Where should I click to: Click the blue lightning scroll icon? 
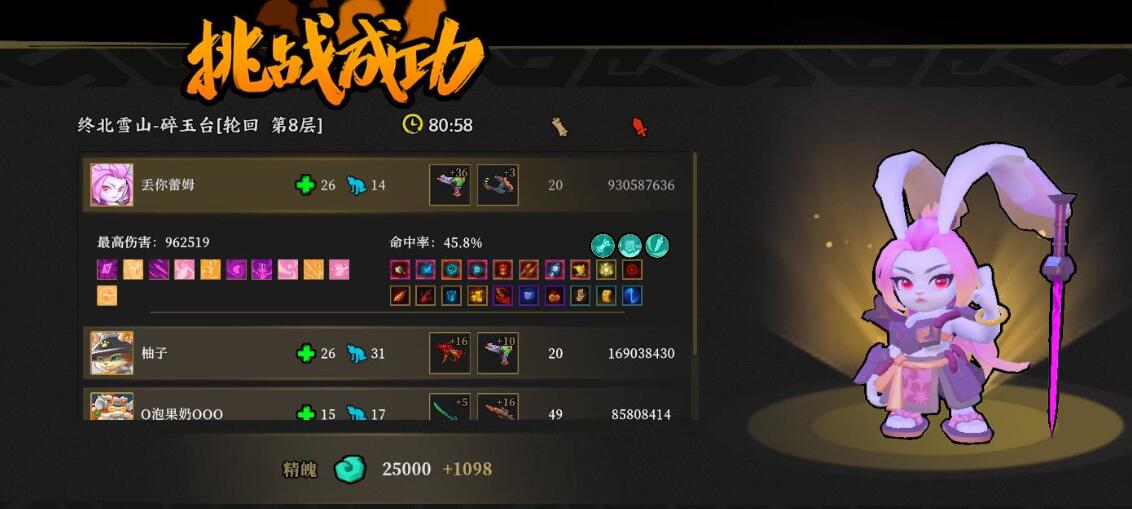click(632, 296)
